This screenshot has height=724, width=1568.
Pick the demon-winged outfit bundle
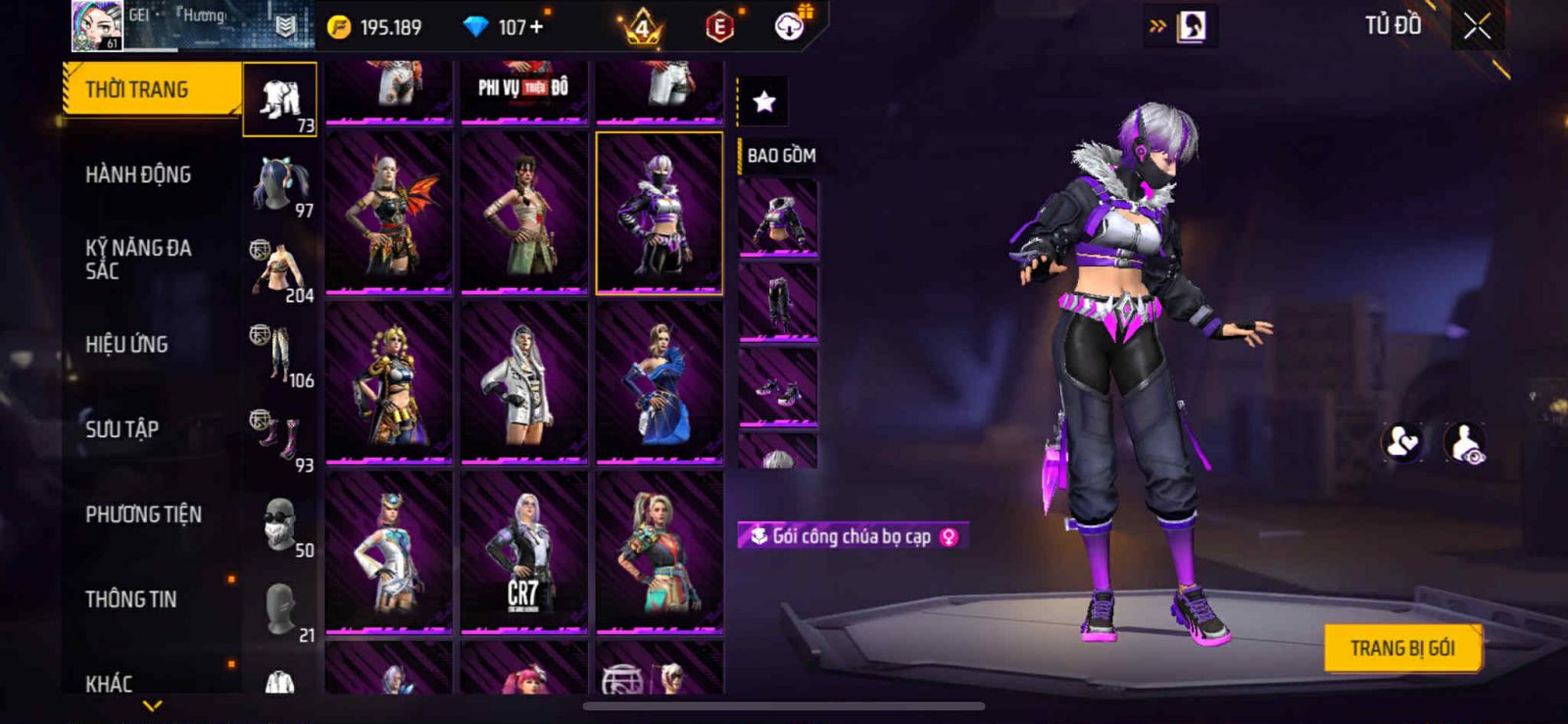389,214
